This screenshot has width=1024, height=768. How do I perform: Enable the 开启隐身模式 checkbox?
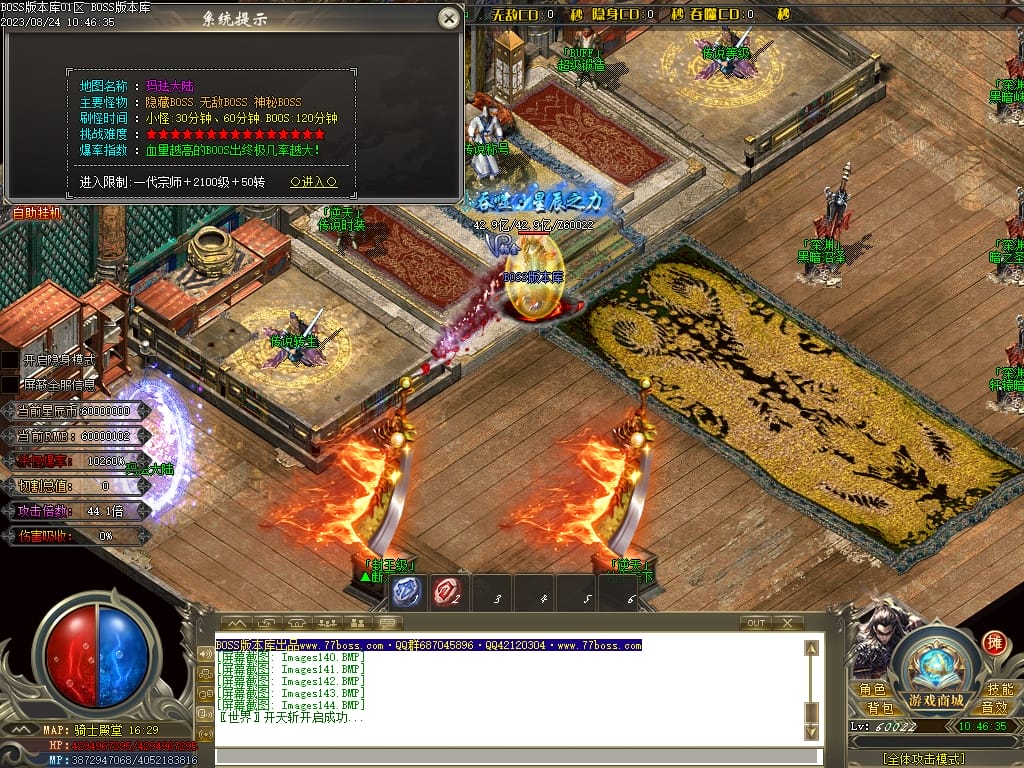tap(10, 359)
